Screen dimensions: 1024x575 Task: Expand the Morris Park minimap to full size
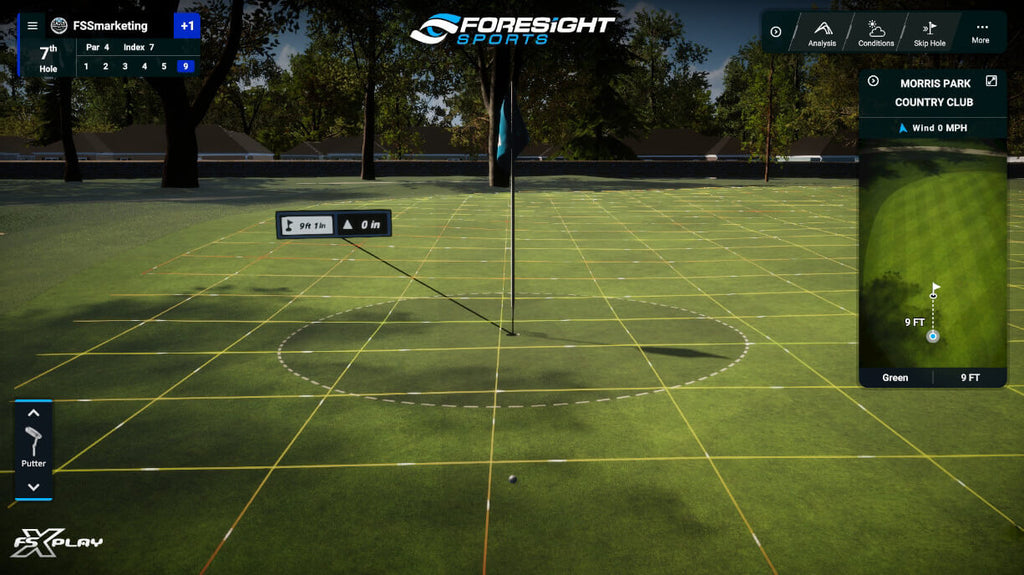(x=991, y=82)
